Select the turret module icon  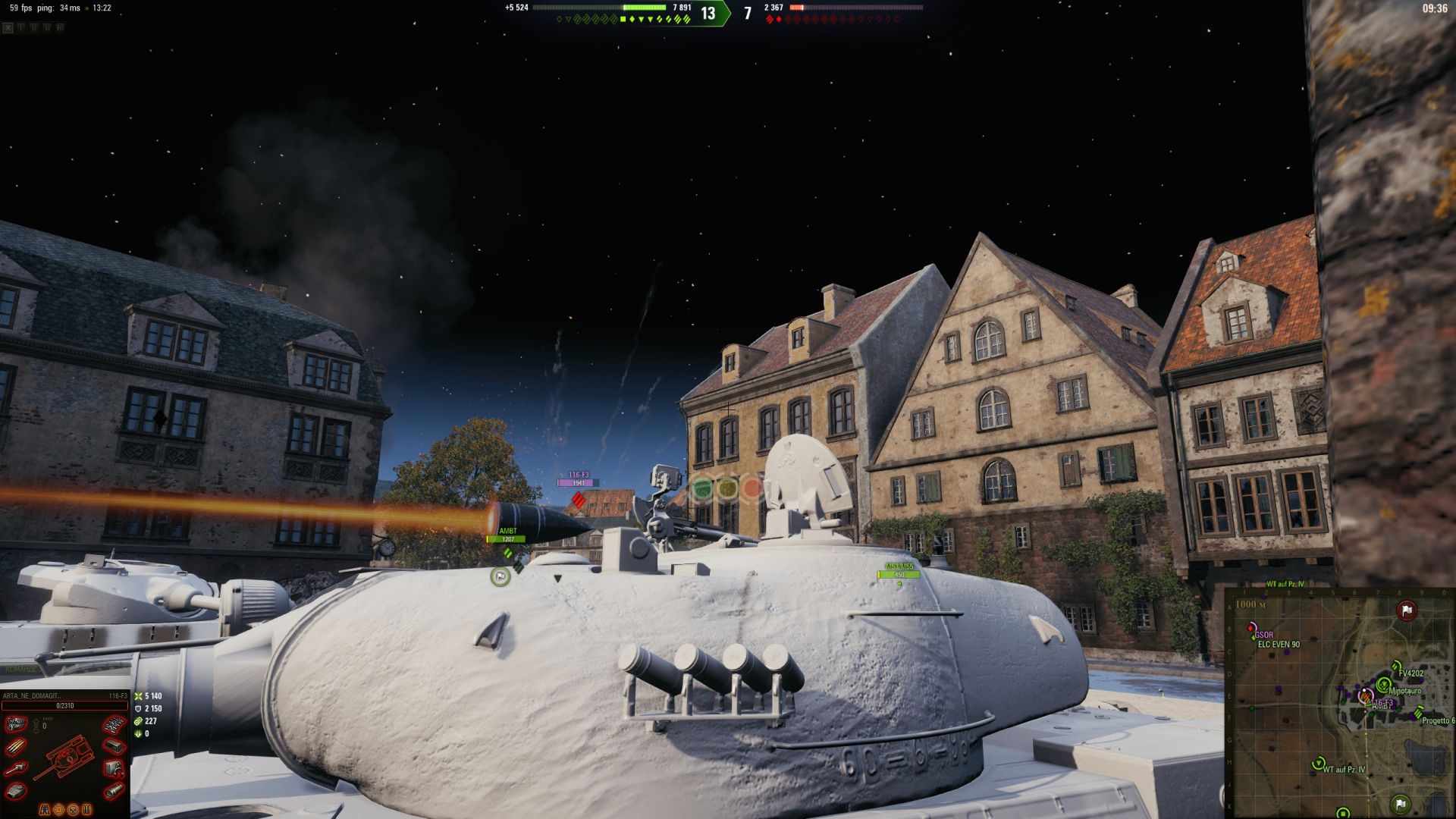click(16, 792)
